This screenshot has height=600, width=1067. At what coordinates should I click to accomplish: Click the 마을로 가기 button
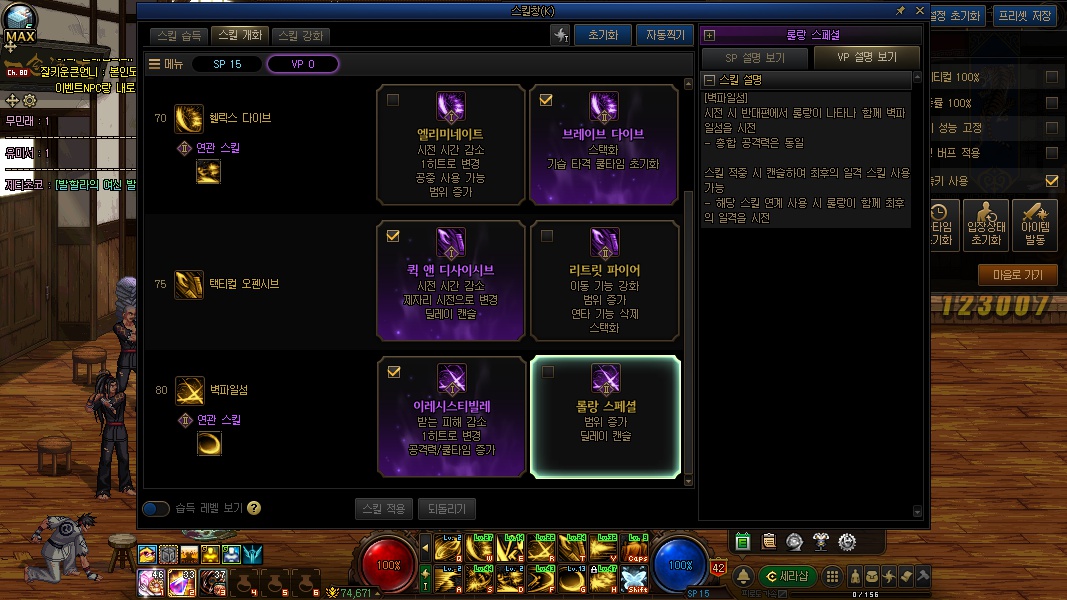coord(1017,275)
